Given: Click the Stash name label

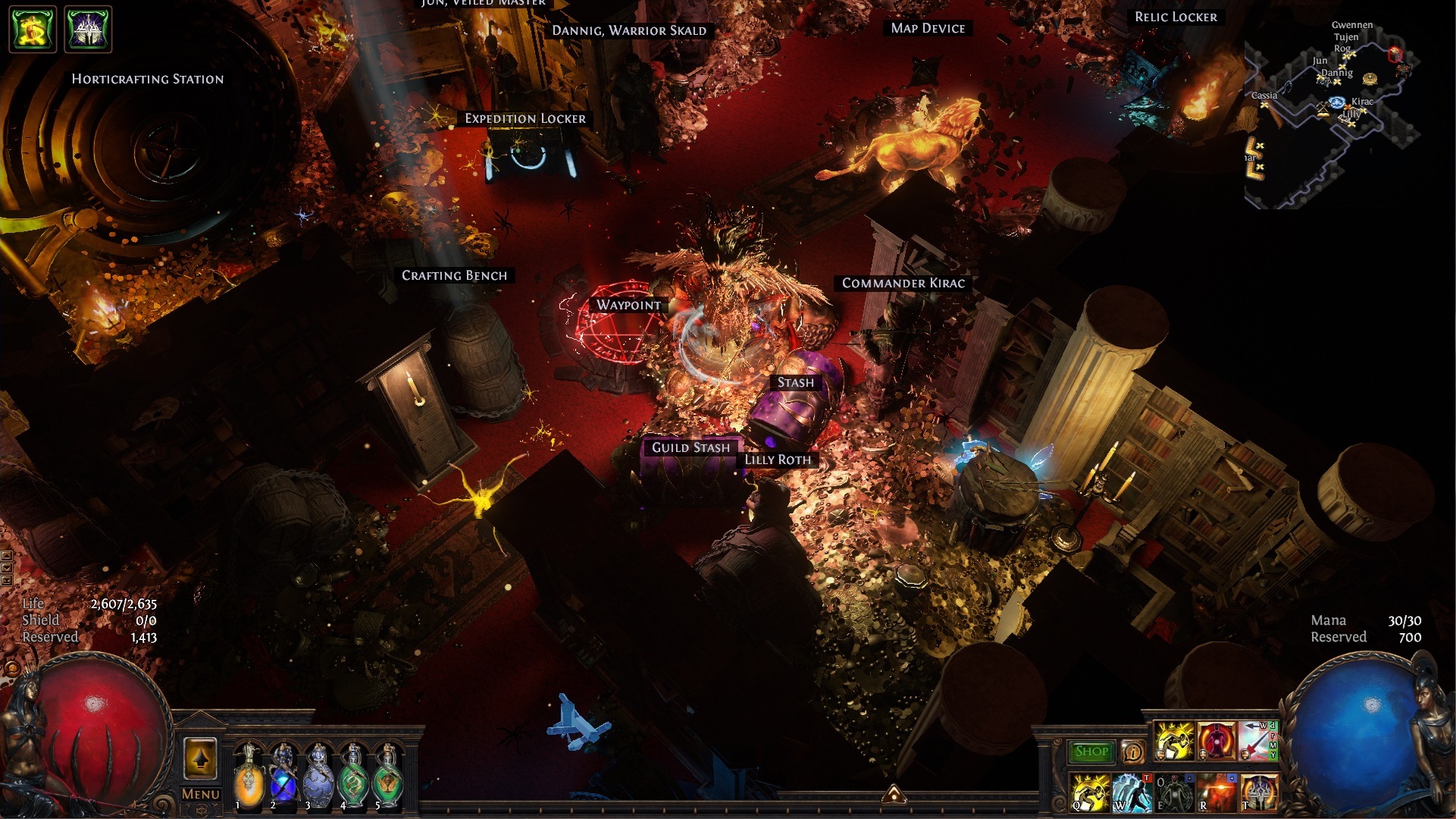Looking at the screenshot, I should 795,382.
